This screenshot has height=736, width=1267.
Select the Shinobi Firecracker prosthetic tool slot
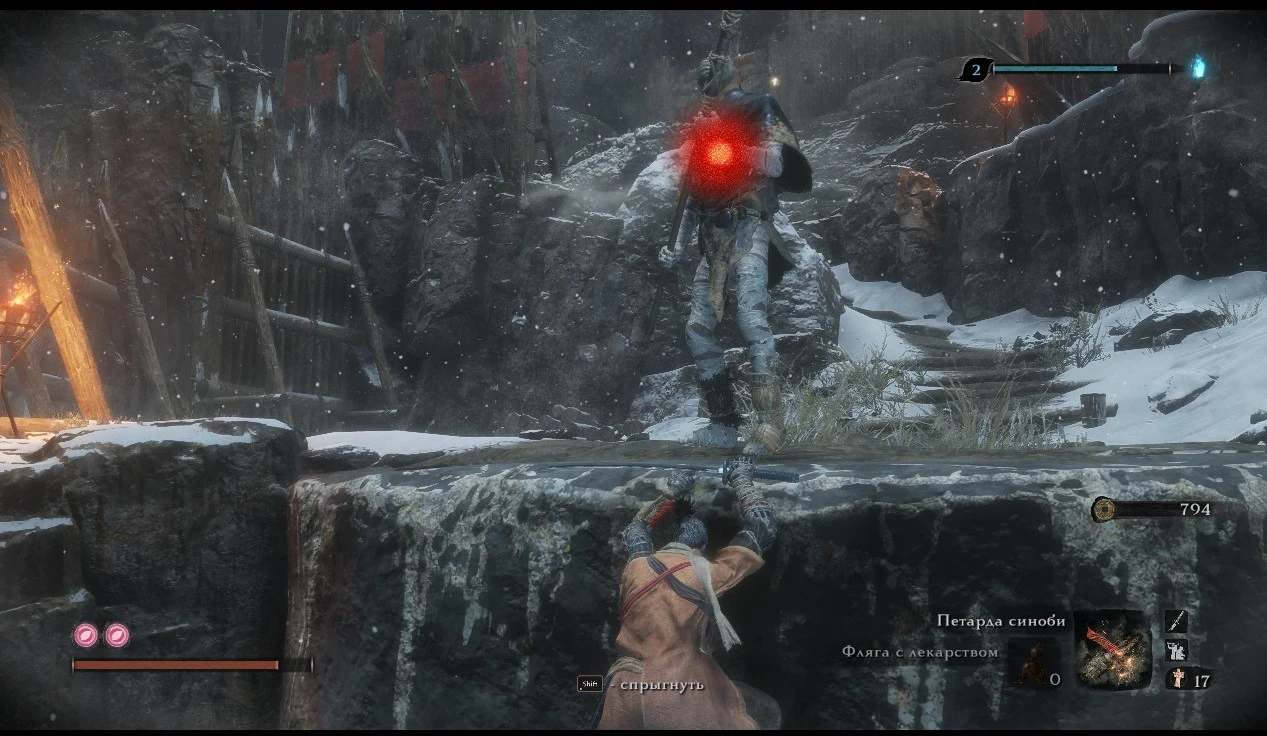pos(1112,649)
